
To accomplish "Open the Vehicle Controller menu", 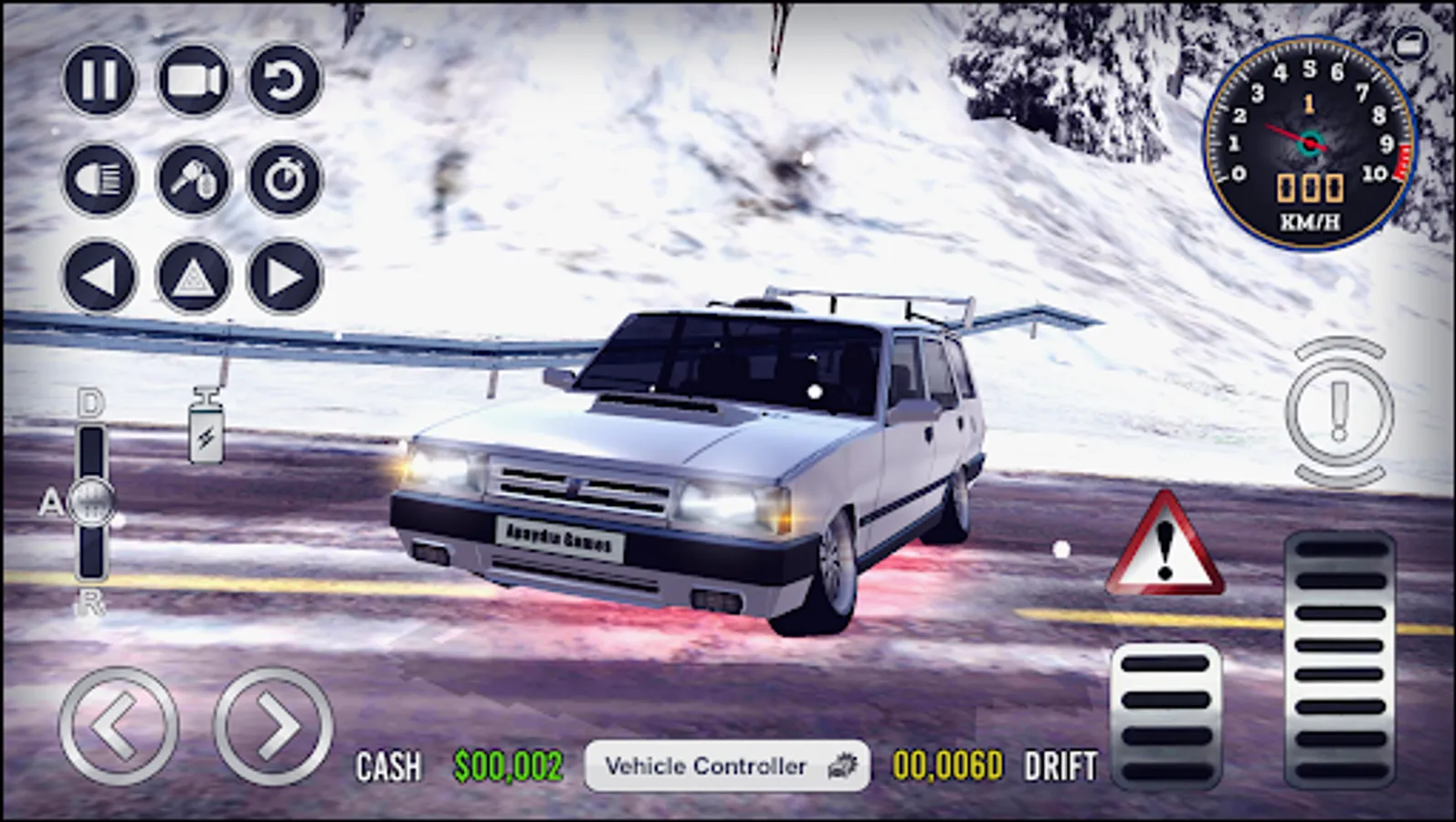I will 728,764.
